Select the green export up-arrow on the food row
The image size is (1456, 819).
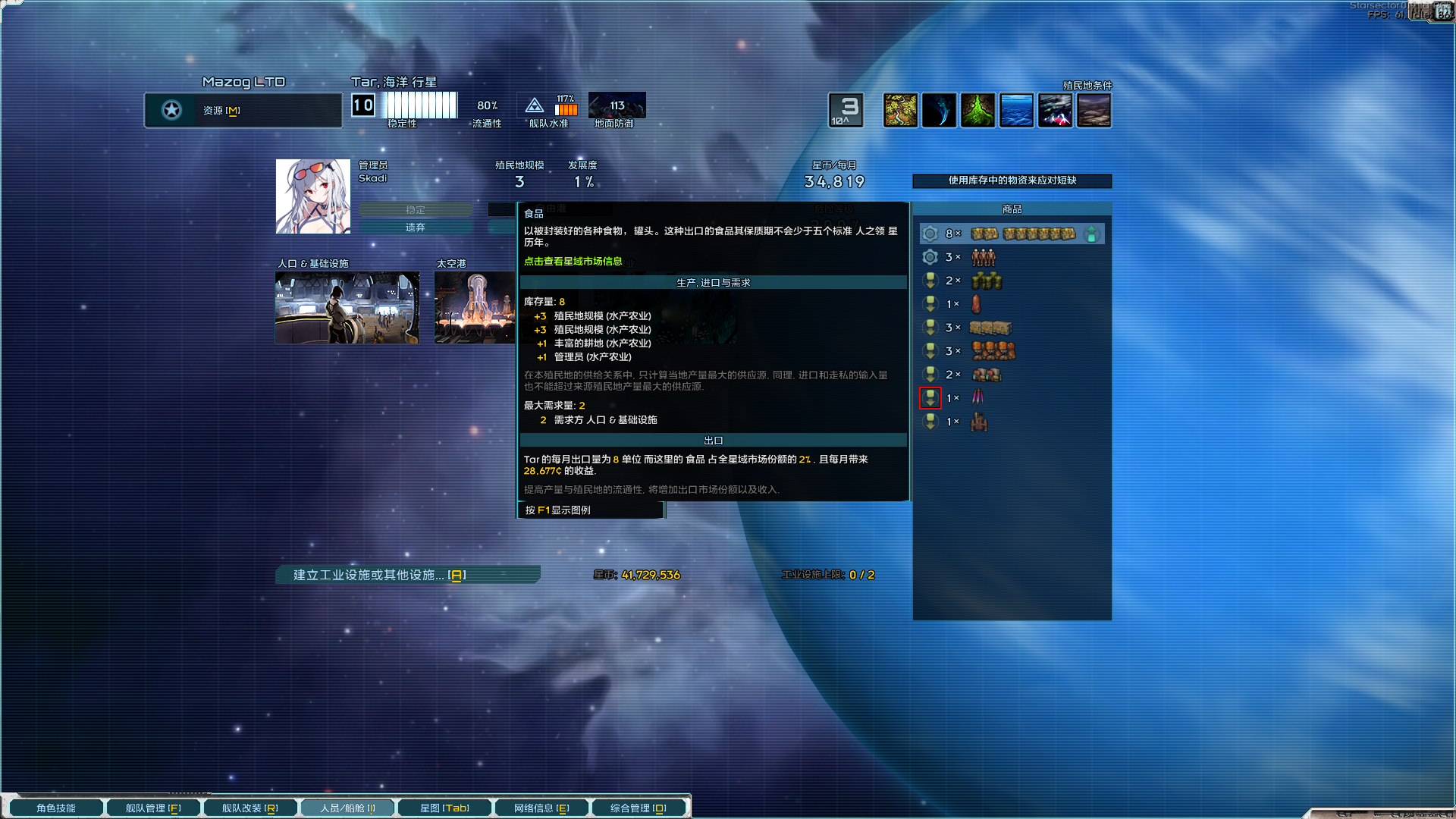(1092, 234)
